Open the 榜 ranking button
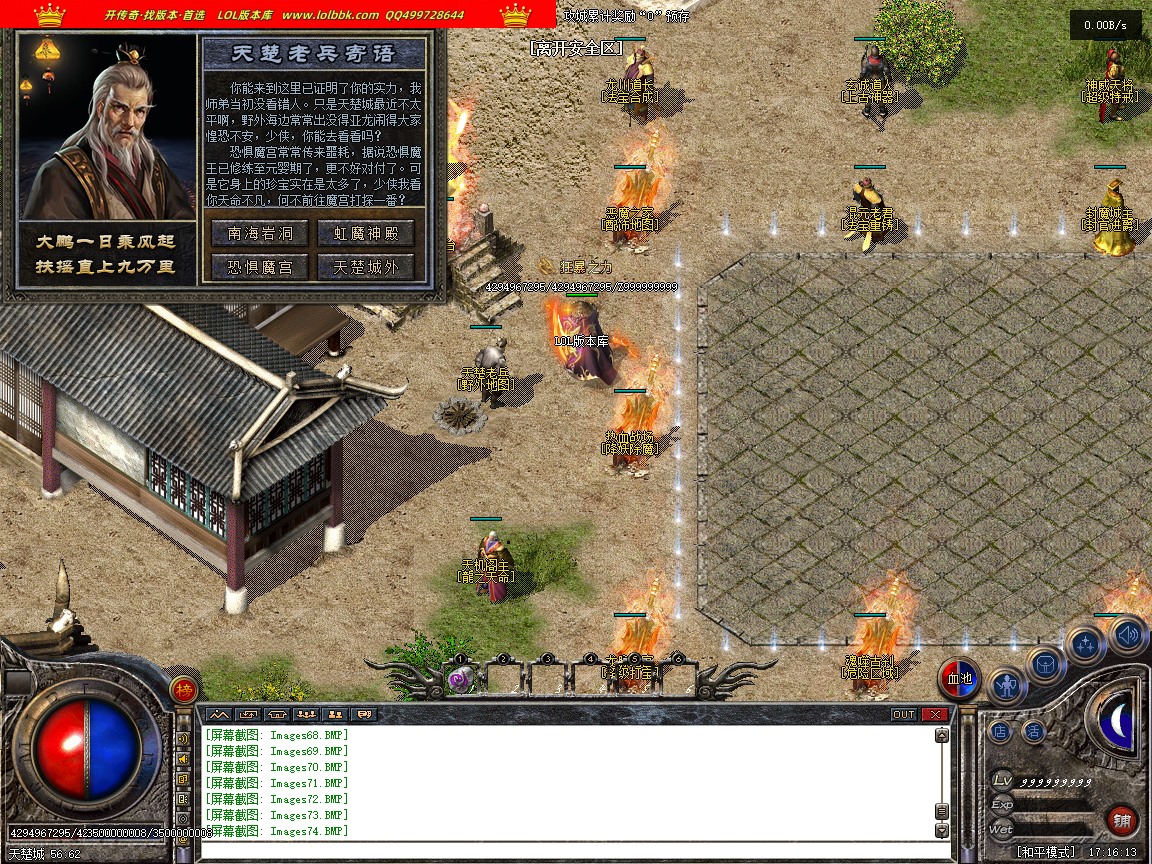This screenshot has width=1152, height=864. [x=183, y=689]
